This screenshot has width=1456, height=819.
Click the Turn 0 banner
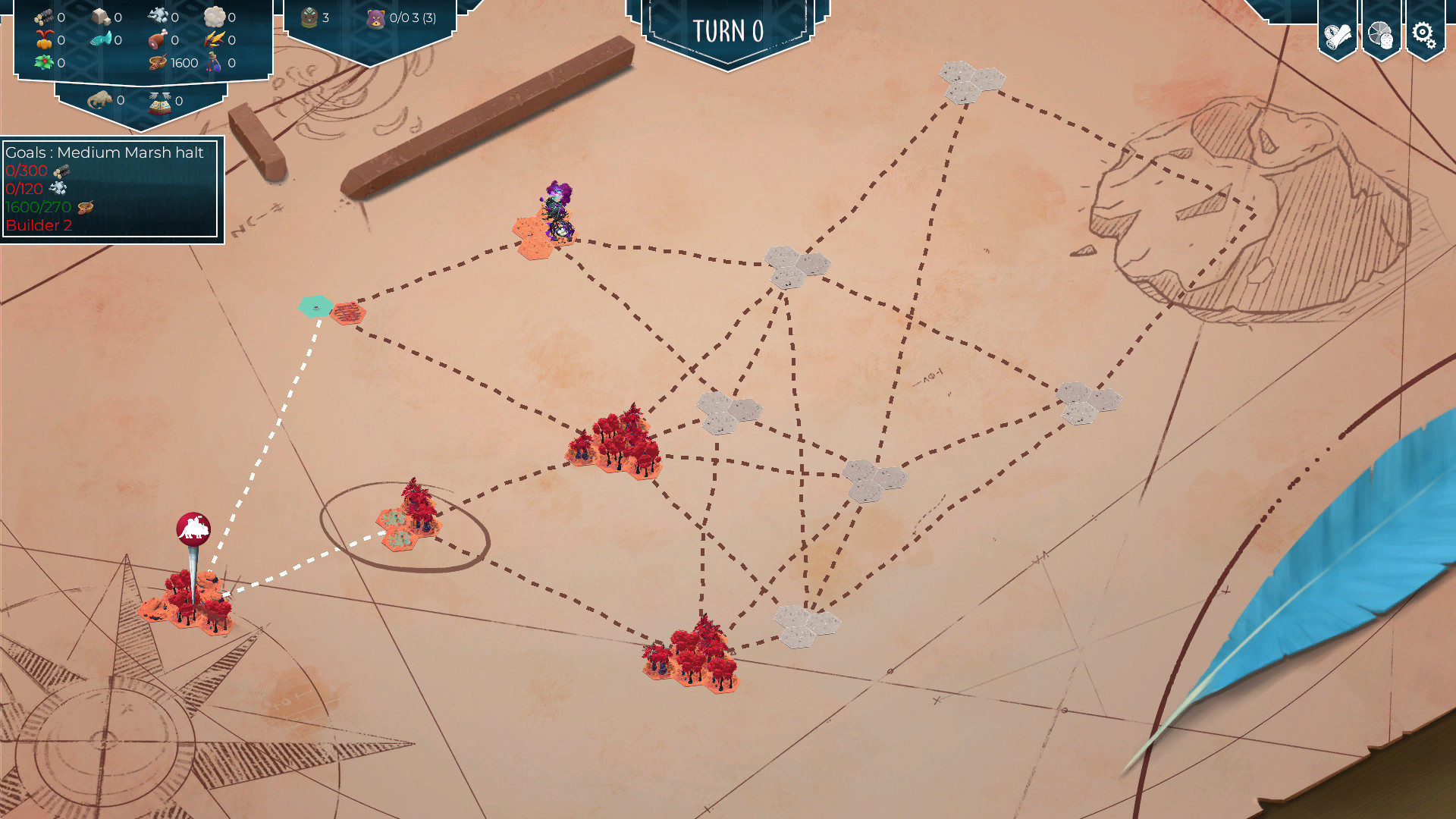click(x=727, y=32)
